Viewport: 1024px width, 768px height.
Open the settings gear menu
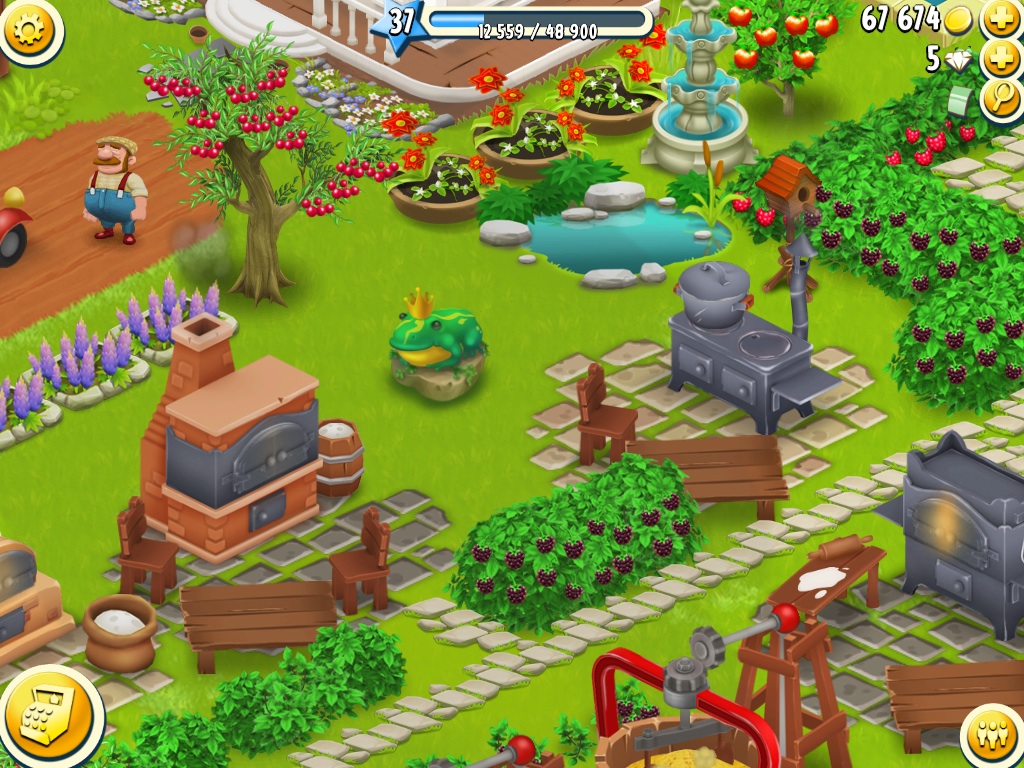tap(30, 30)
